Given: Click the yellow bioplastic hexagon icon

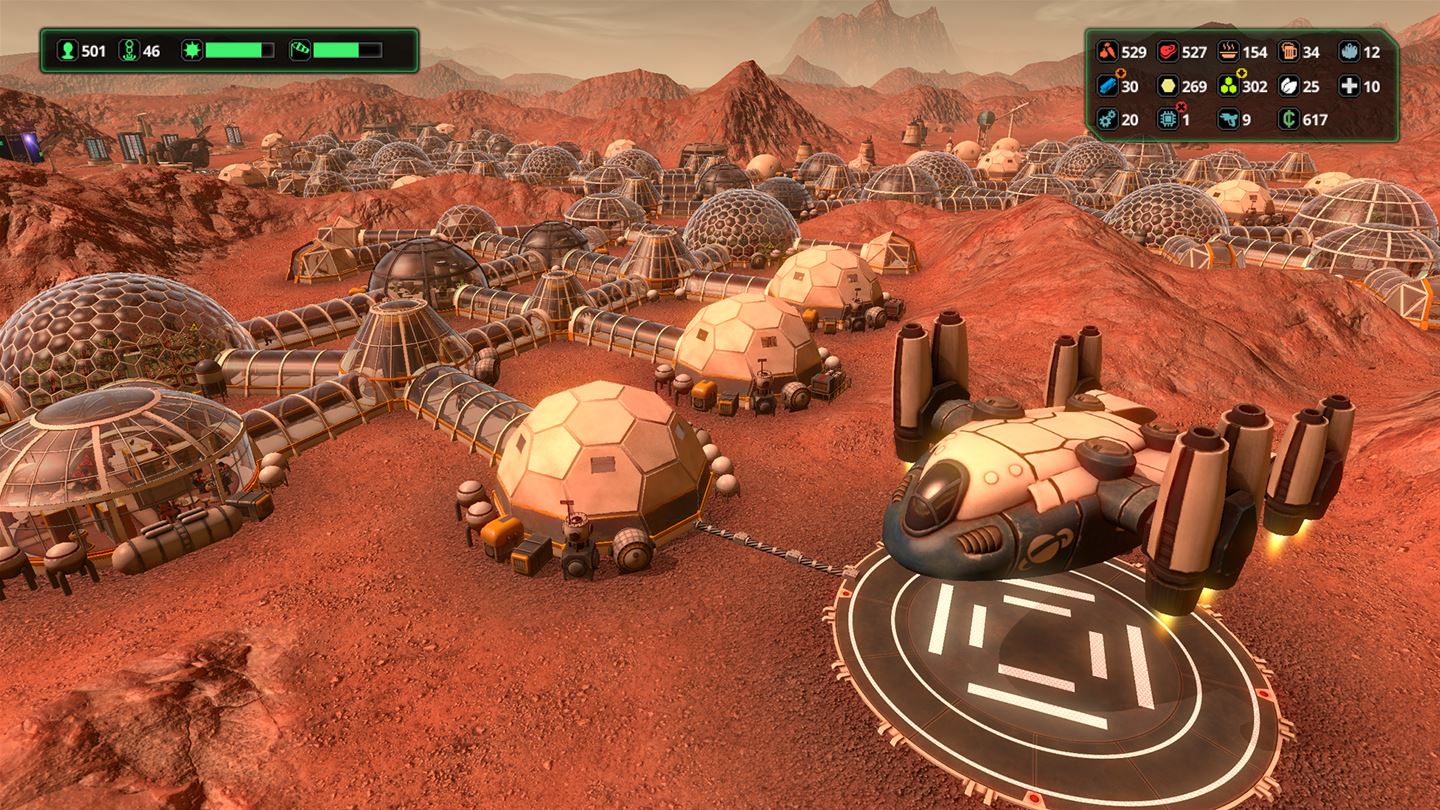Looking at the screenshot, I should (1167, 85).
